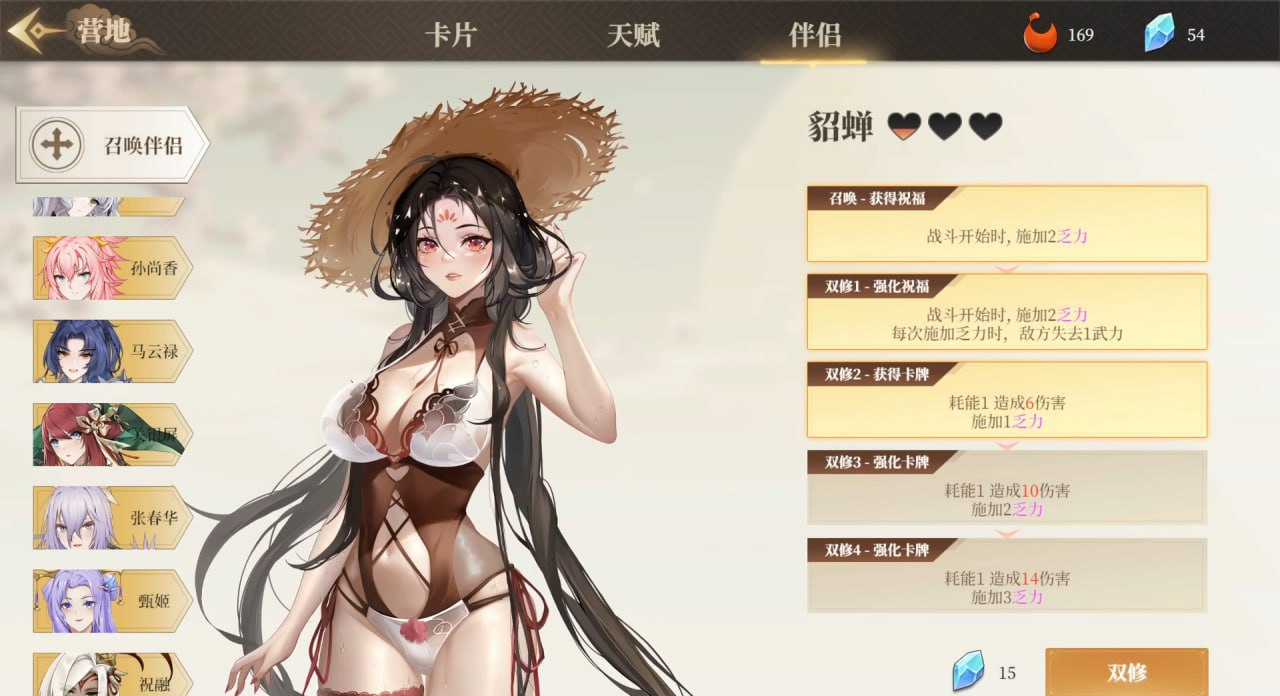
Task: Click the 召唤伴侣 summon button
Action: [x=112, y=145]
